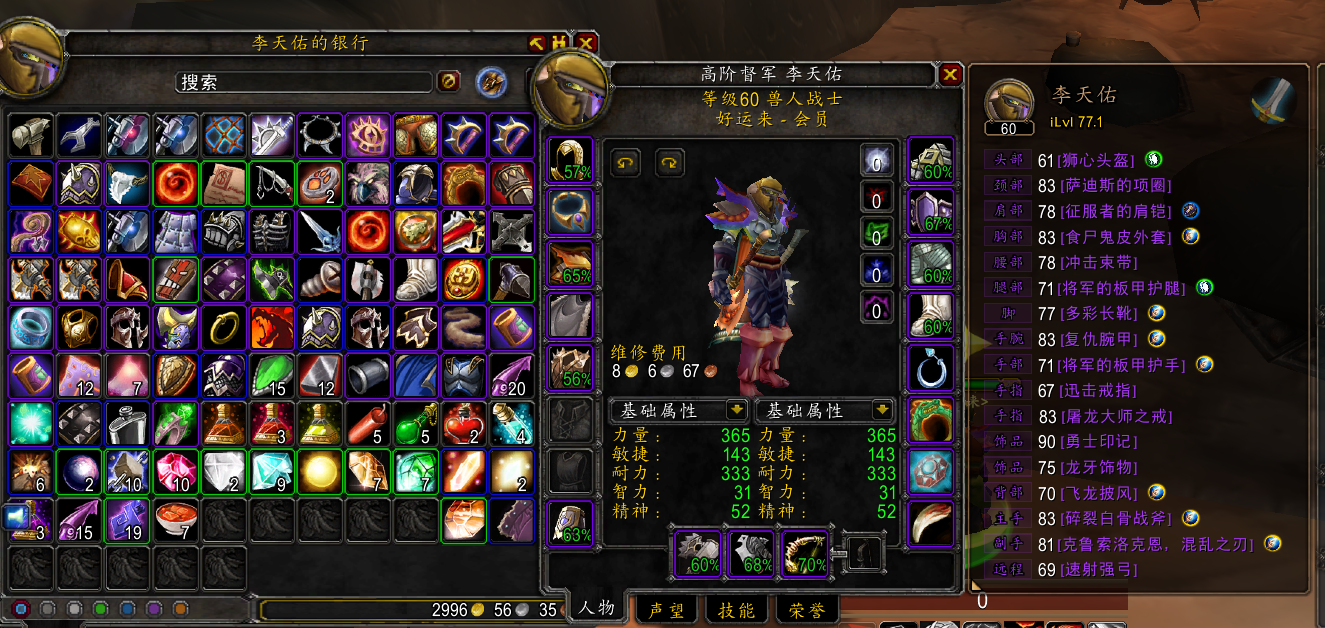Close the bank window
This screenshot has width=1325, height=628.
tap(586, 43)
